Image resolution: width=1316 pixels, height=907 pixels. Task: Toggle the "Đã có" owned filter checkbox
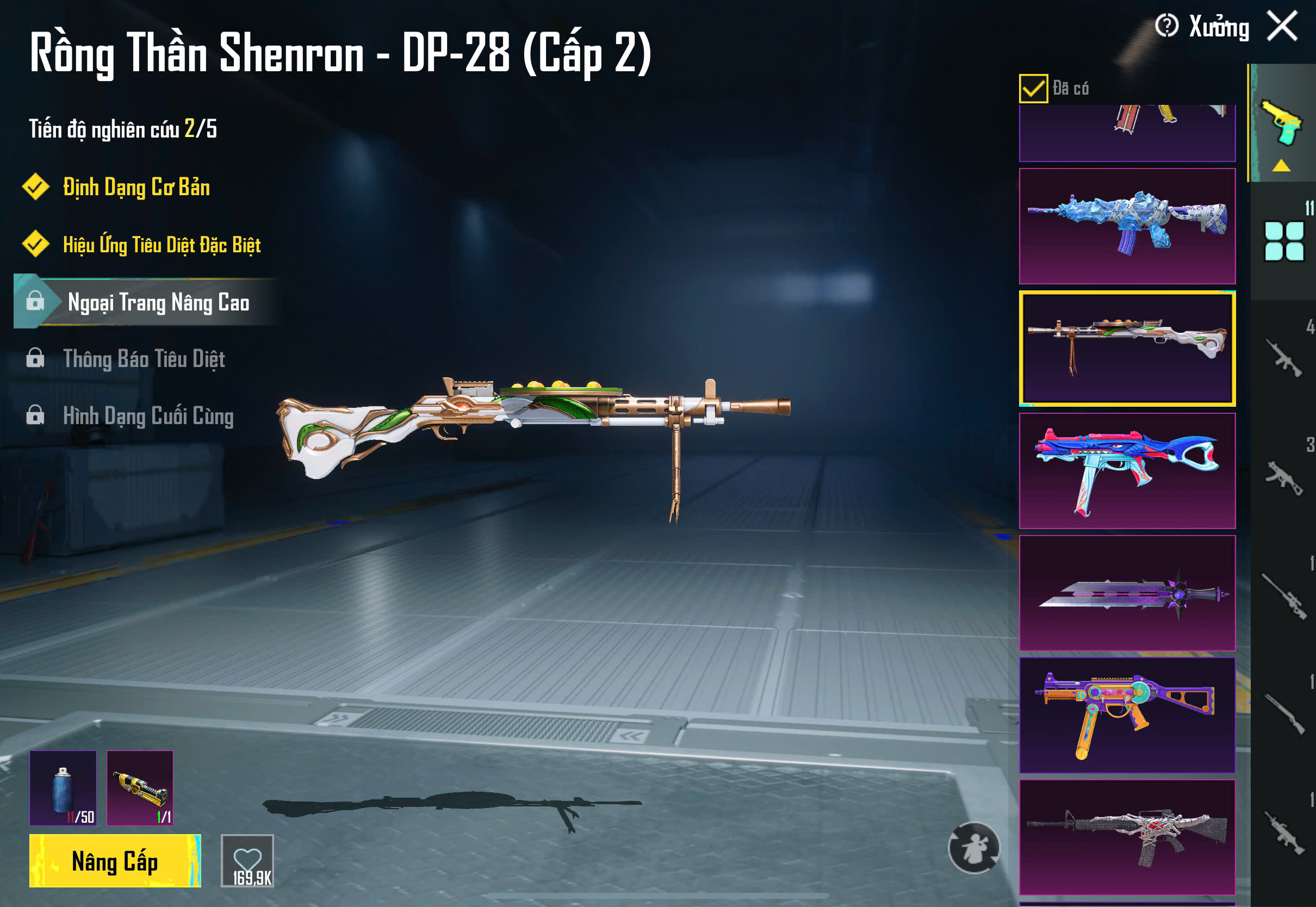[1033, 89]
